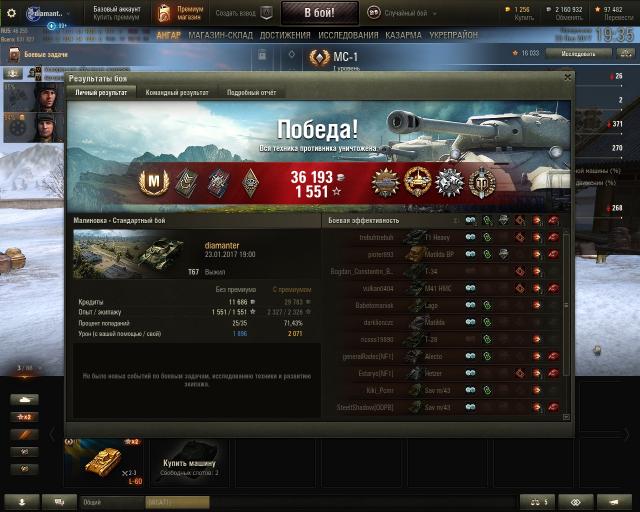Return to the Ангар hangar view
The image size is (640, 512).
pyautogui.click(x=168, y=35)
